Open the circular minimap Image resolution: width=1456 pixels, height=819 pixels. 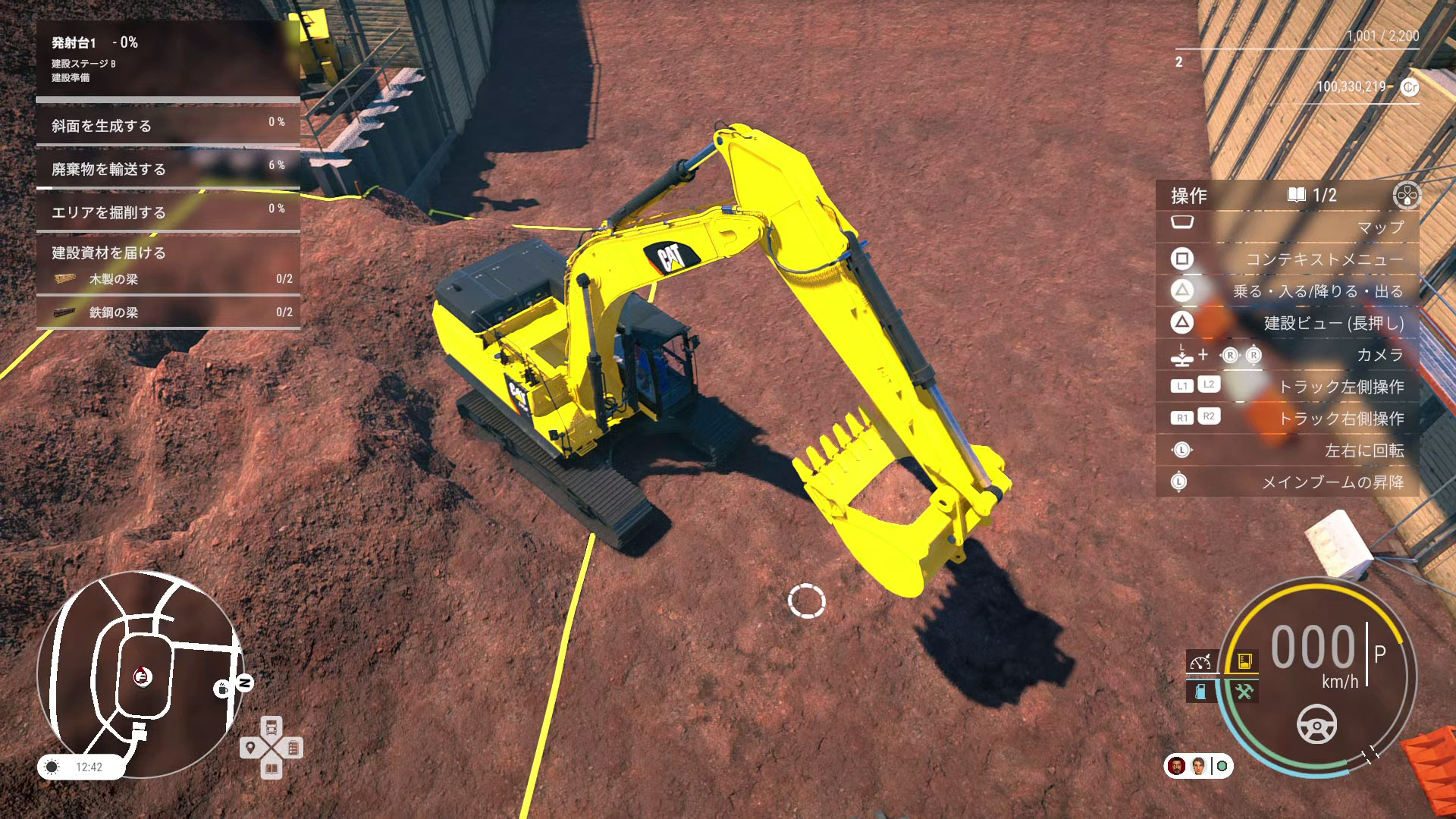[141, 673]
